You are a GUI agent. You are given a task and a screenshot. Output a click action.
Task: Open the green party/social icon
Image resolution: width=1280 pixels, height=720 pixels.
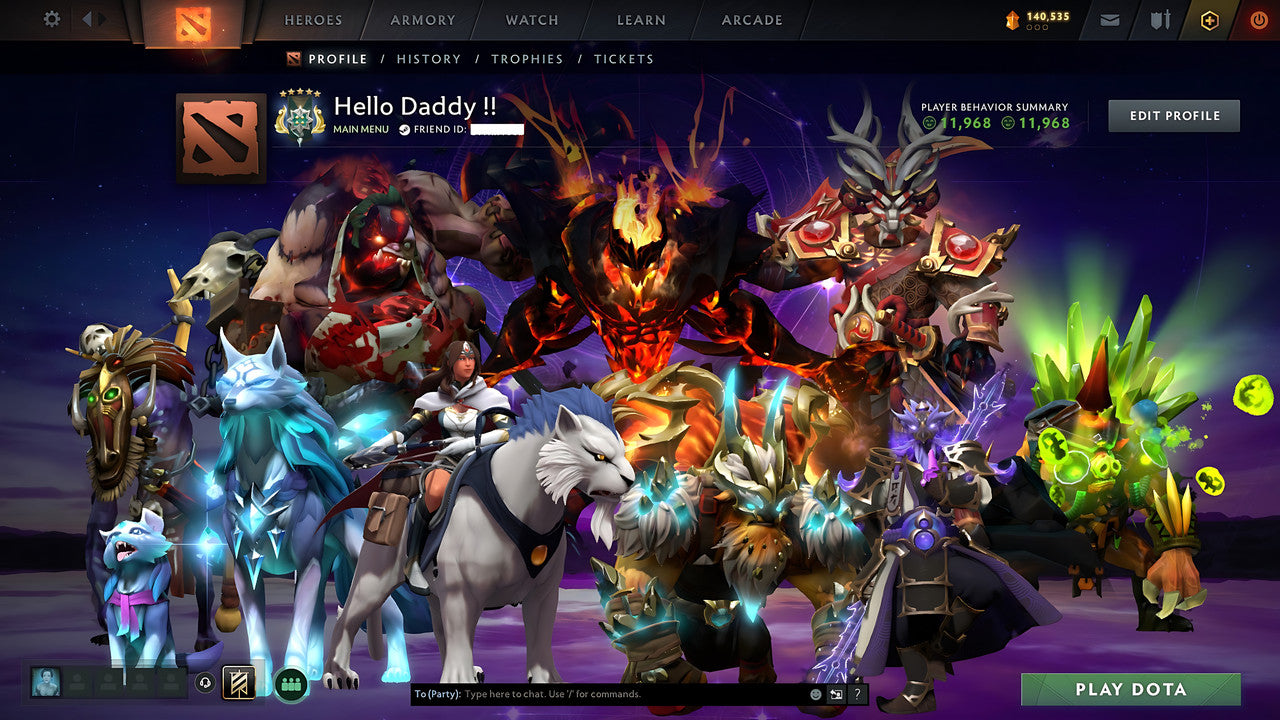(x=289, y=686)
